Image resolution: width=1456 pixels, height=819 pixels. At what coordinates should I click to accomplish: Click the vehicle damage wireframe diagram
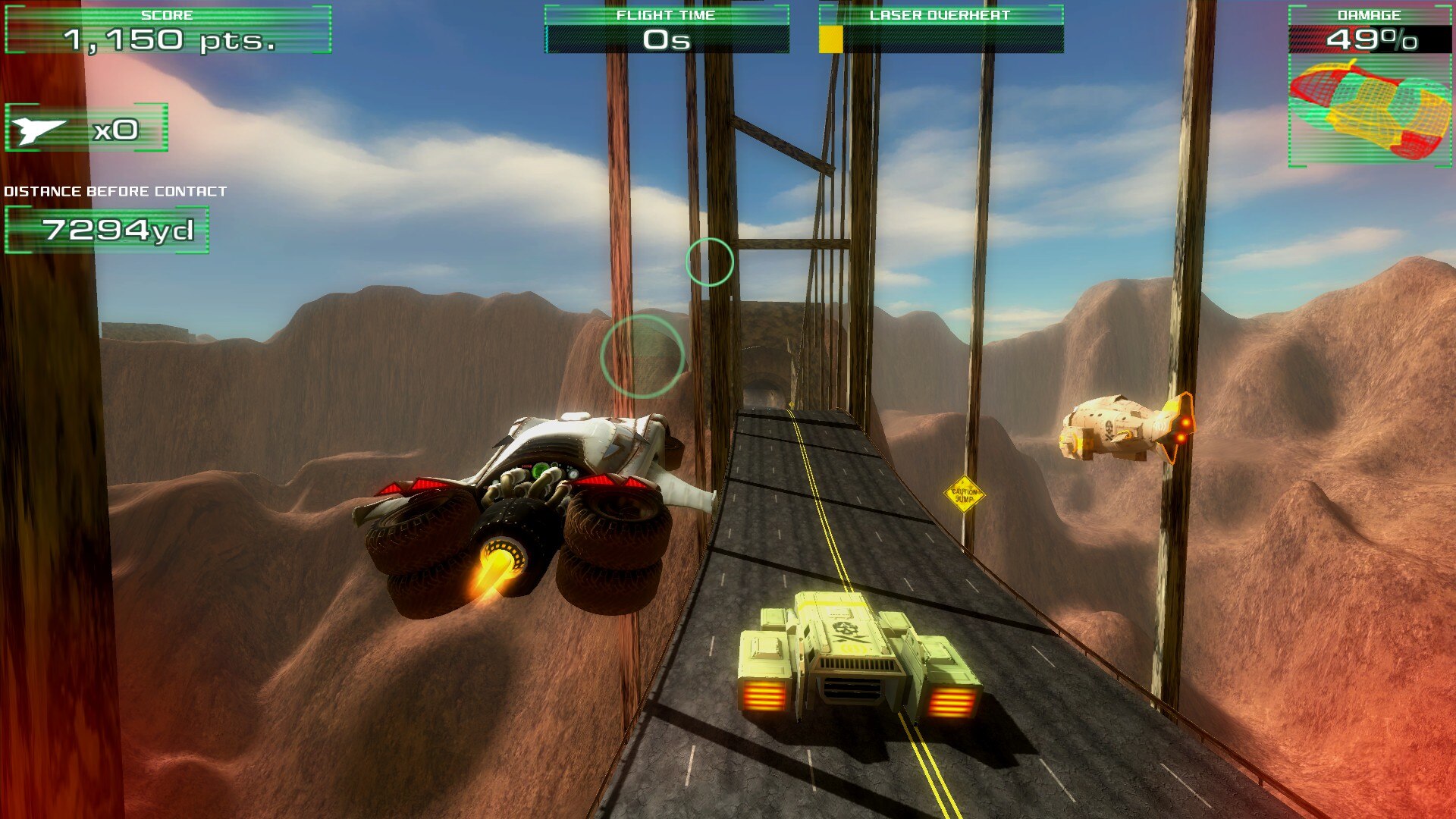(1370, 110)
